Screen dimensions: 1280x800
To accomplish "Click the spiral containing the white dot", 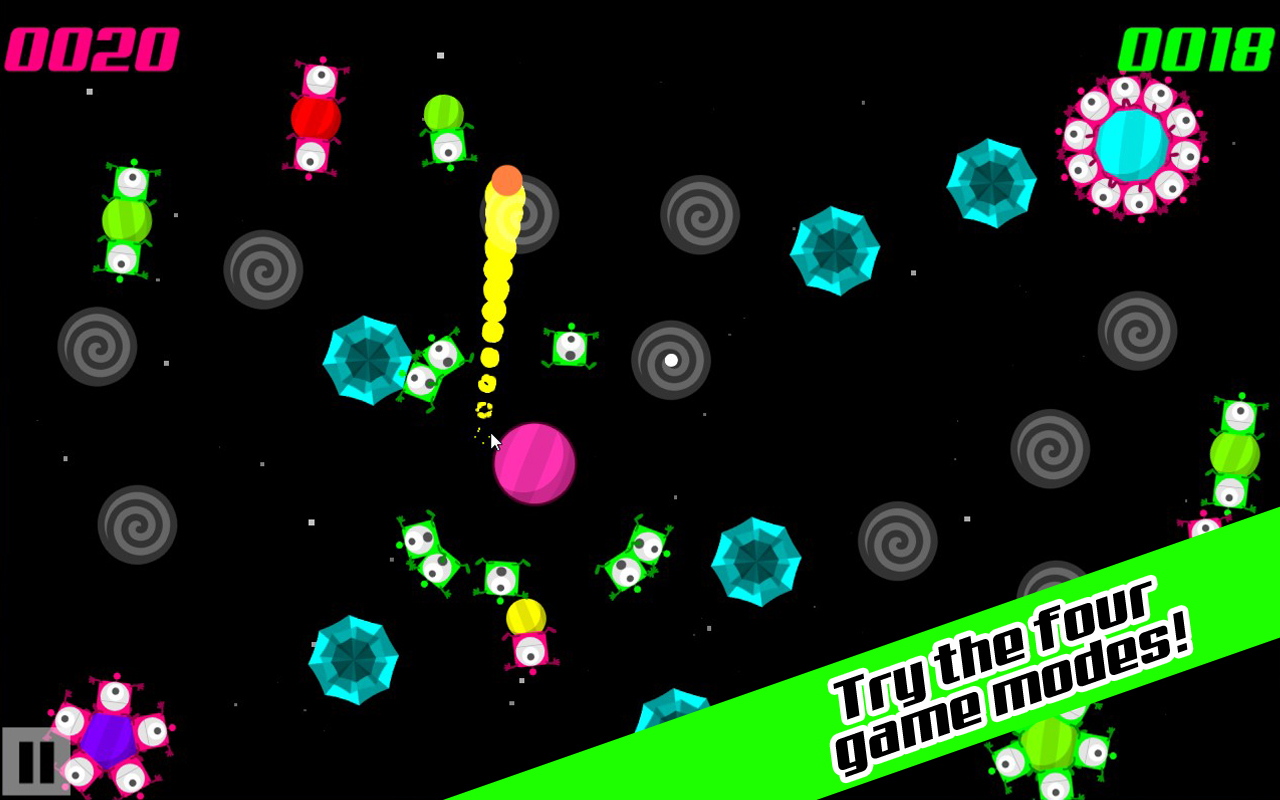I will [x=668, y=362].
